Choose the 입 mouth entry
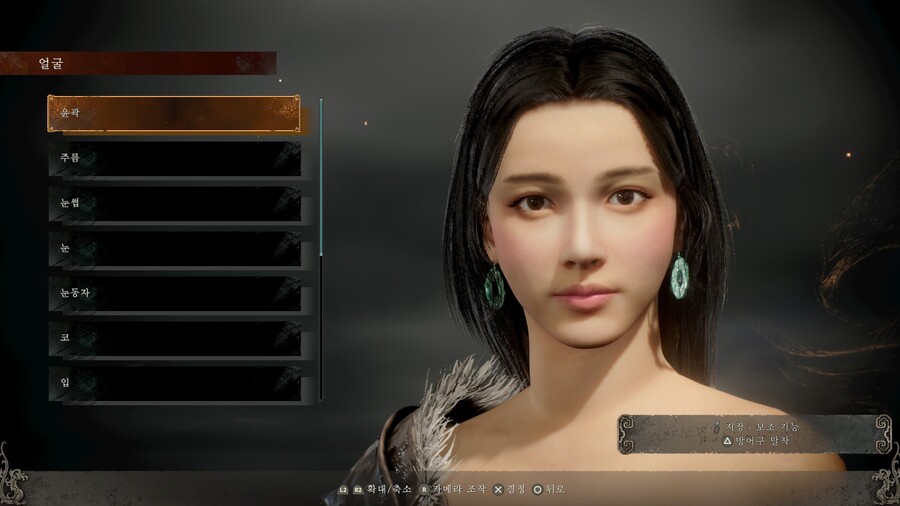 click(174, 384)
